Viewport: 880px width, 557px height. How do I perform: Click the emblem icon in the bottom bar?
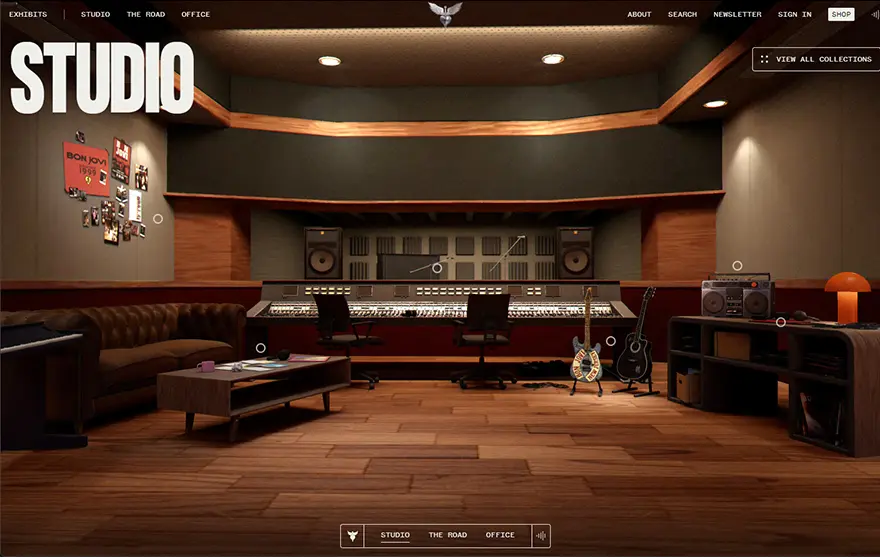pyautogui.click(x=352, y=536)
